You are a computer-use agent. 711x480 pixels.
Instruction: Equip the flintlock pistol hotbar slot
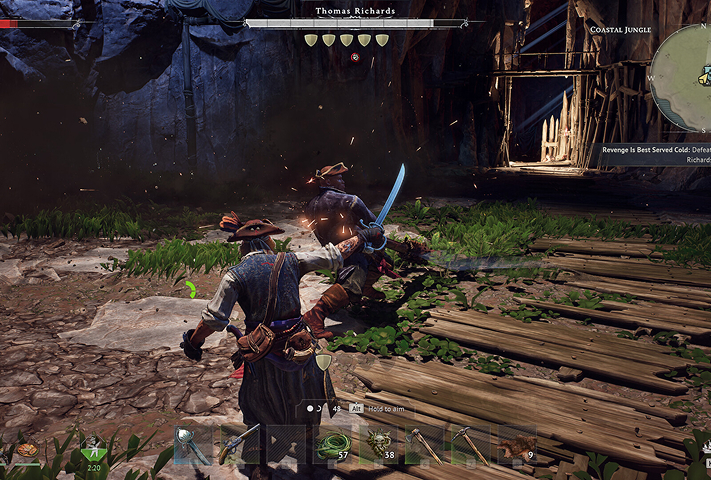(x=239, y=445)
